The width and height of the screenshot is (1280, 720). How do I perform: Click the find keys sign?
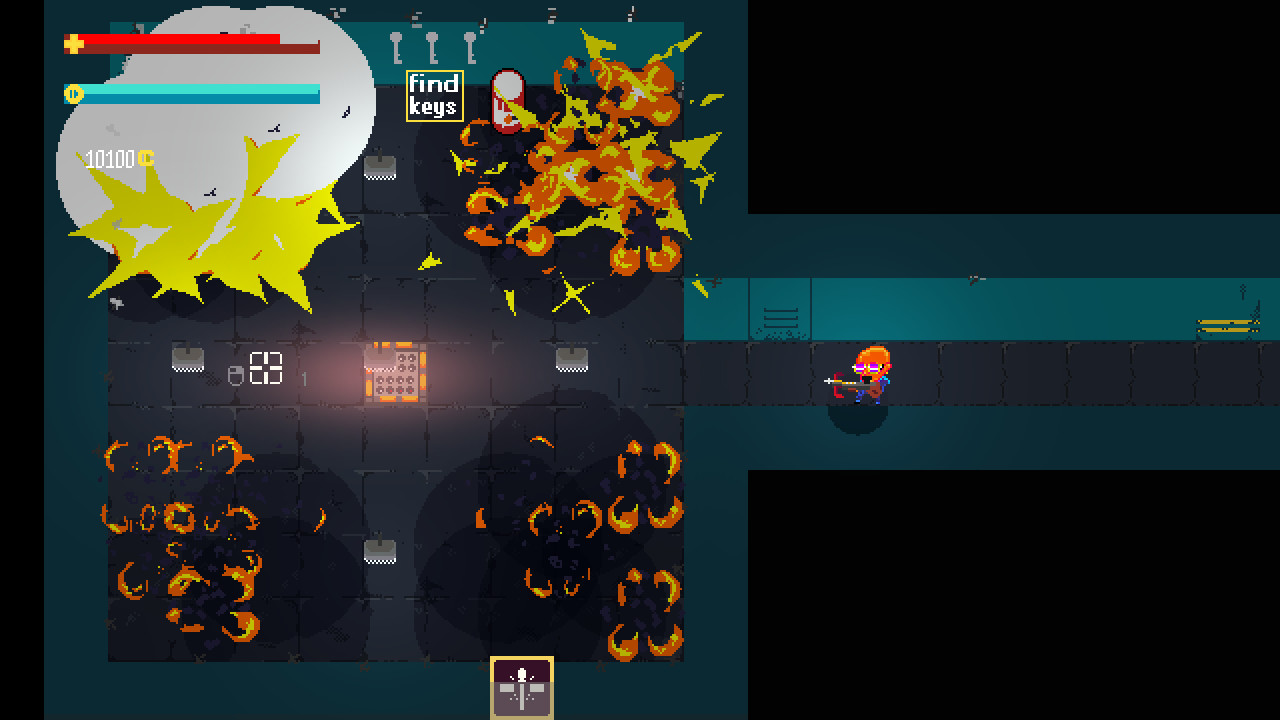[x=434, y=96]
